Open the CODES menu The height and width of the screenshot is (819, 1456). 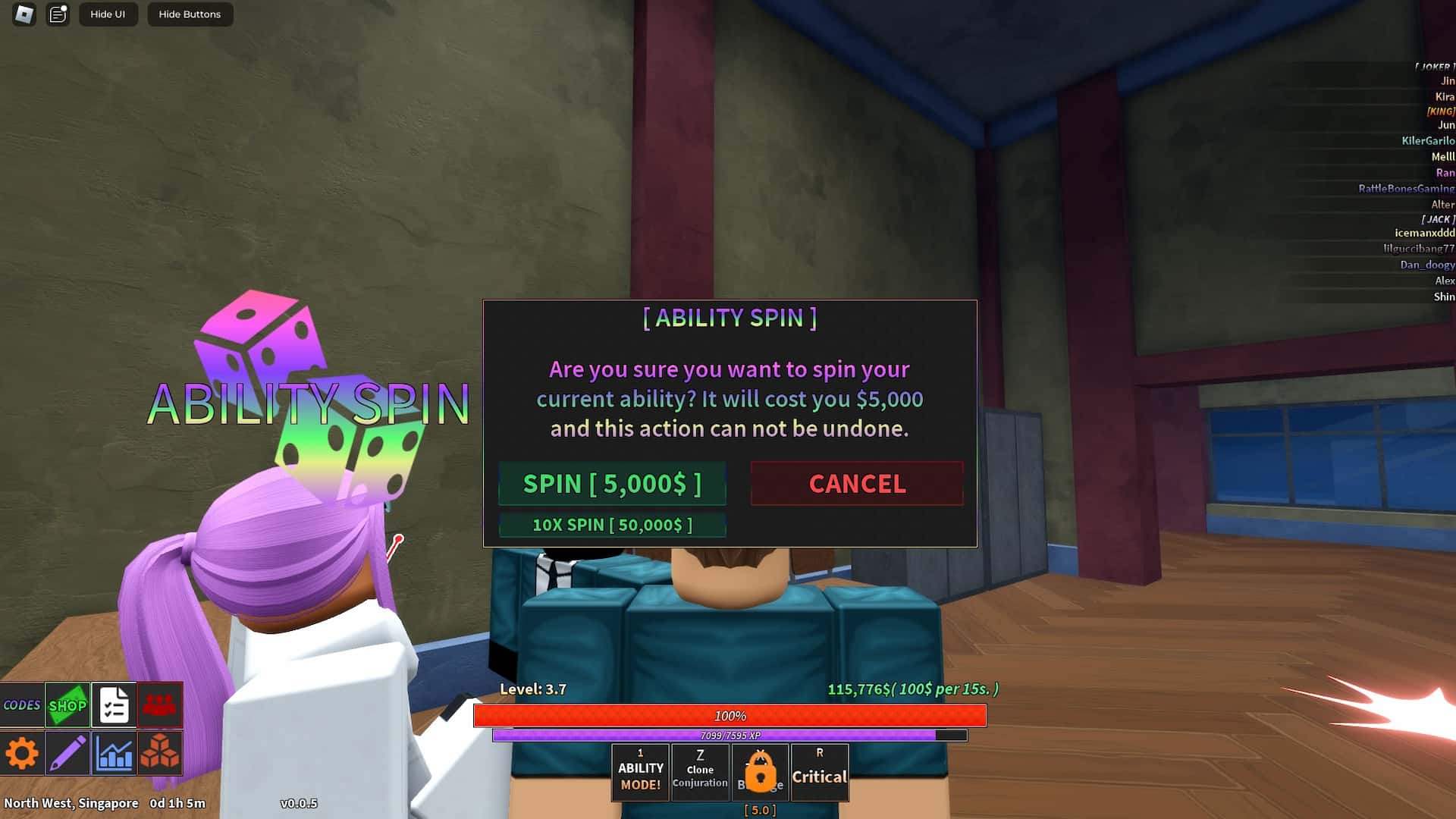tap(22, 704)
